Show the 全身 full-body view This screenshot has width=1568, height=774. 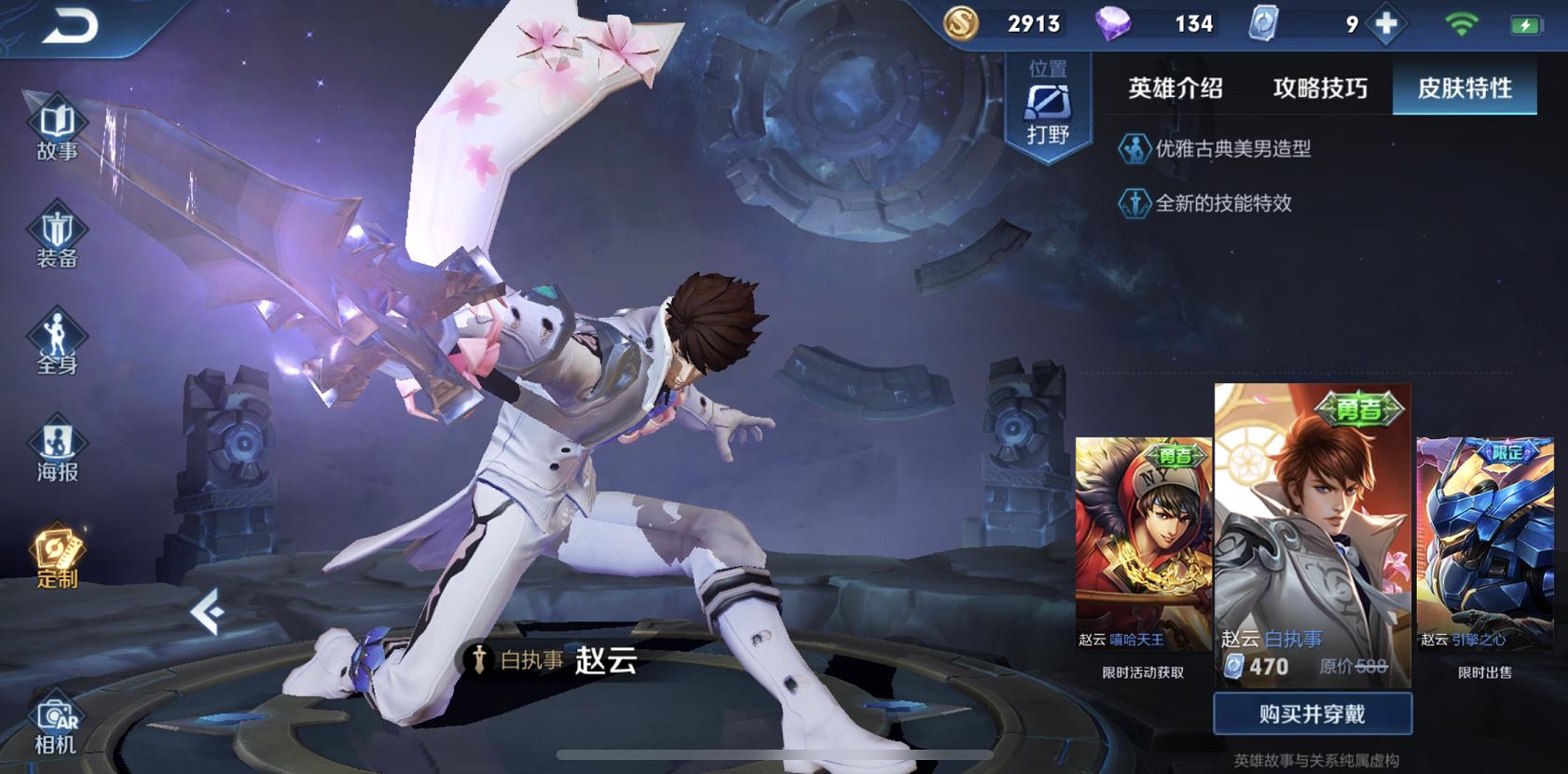pyautogui.click(x=57, y=343)
